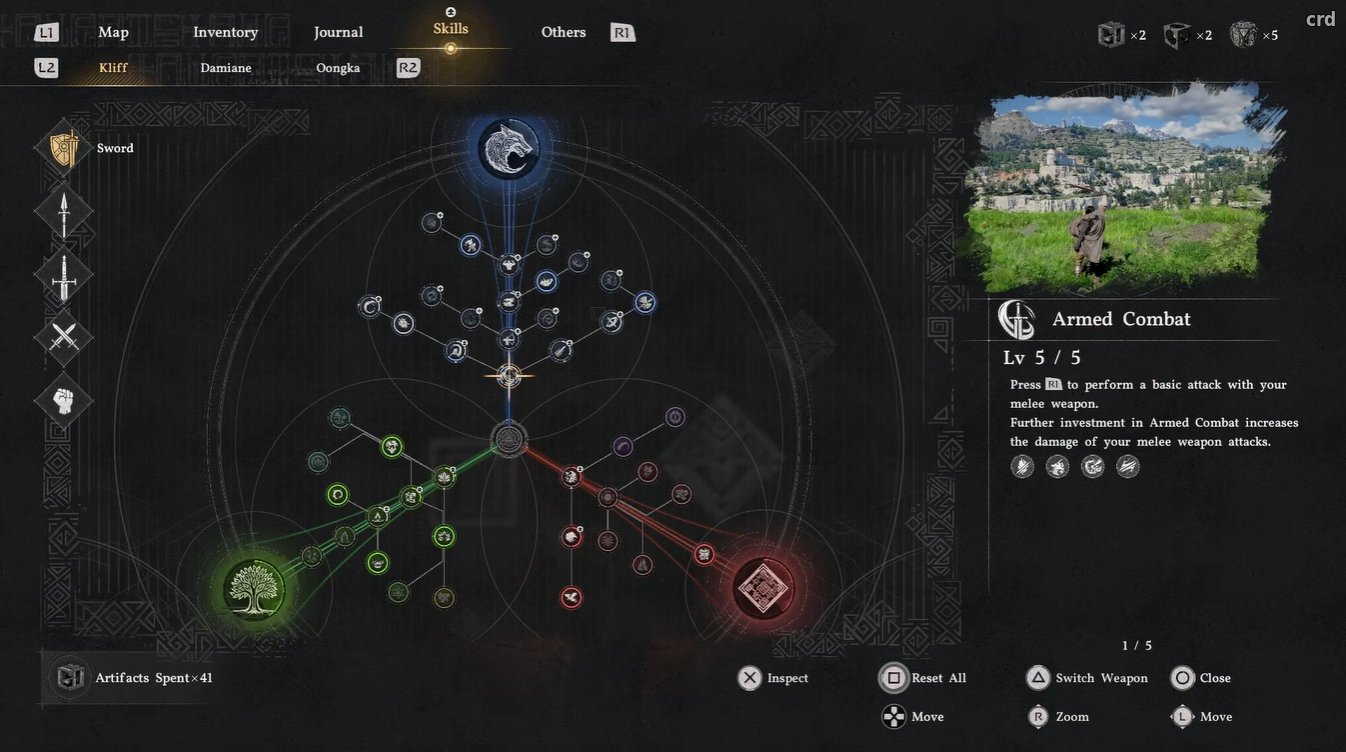Image resolution: width=1346 pixels, height=752 pixels.
Task: View the Armed Combat gameplay preview thumbnail
Action: 1121,188
